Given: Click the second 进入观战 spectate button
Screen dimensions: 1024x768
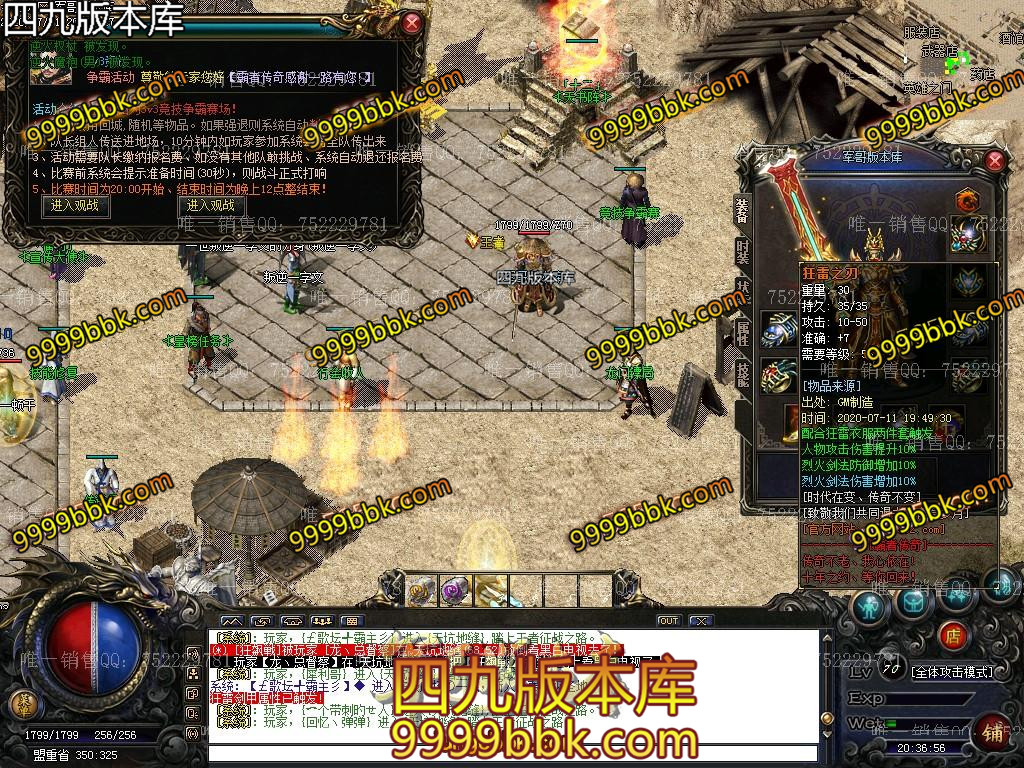Looking at the screenshot, I should click(210, 205).
